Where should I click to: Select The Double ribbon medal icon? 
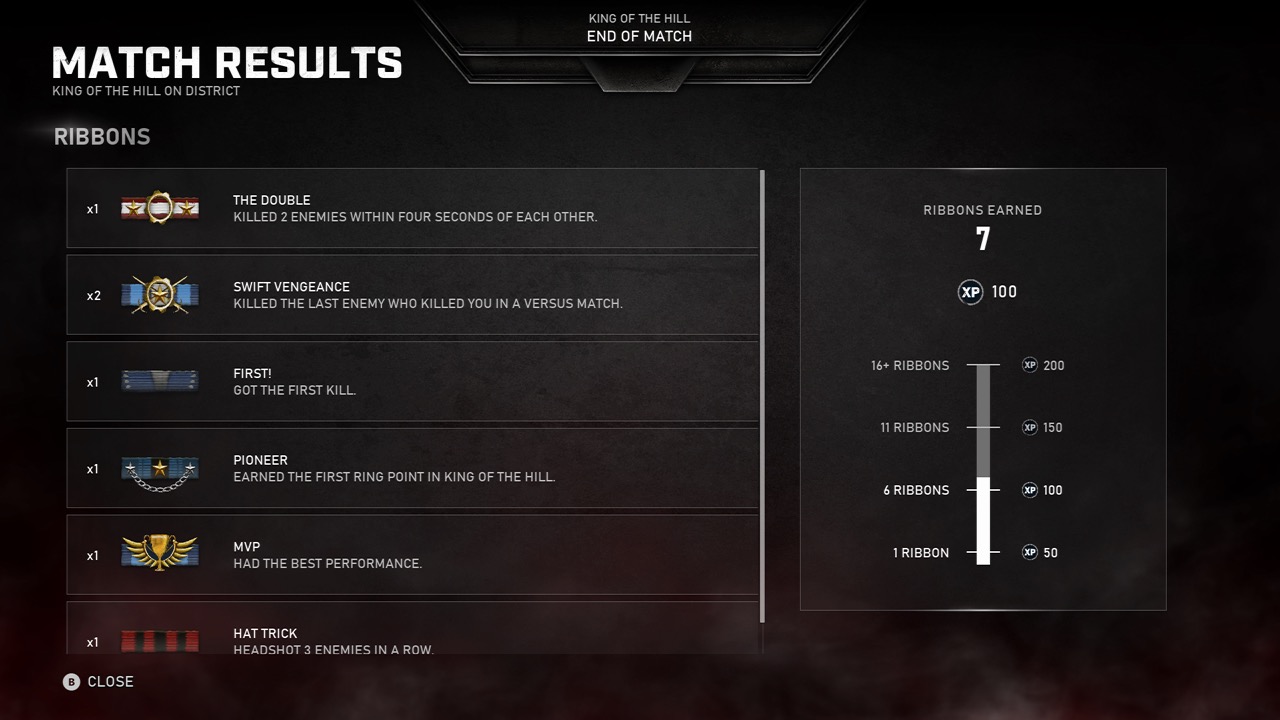click(159, 208)
